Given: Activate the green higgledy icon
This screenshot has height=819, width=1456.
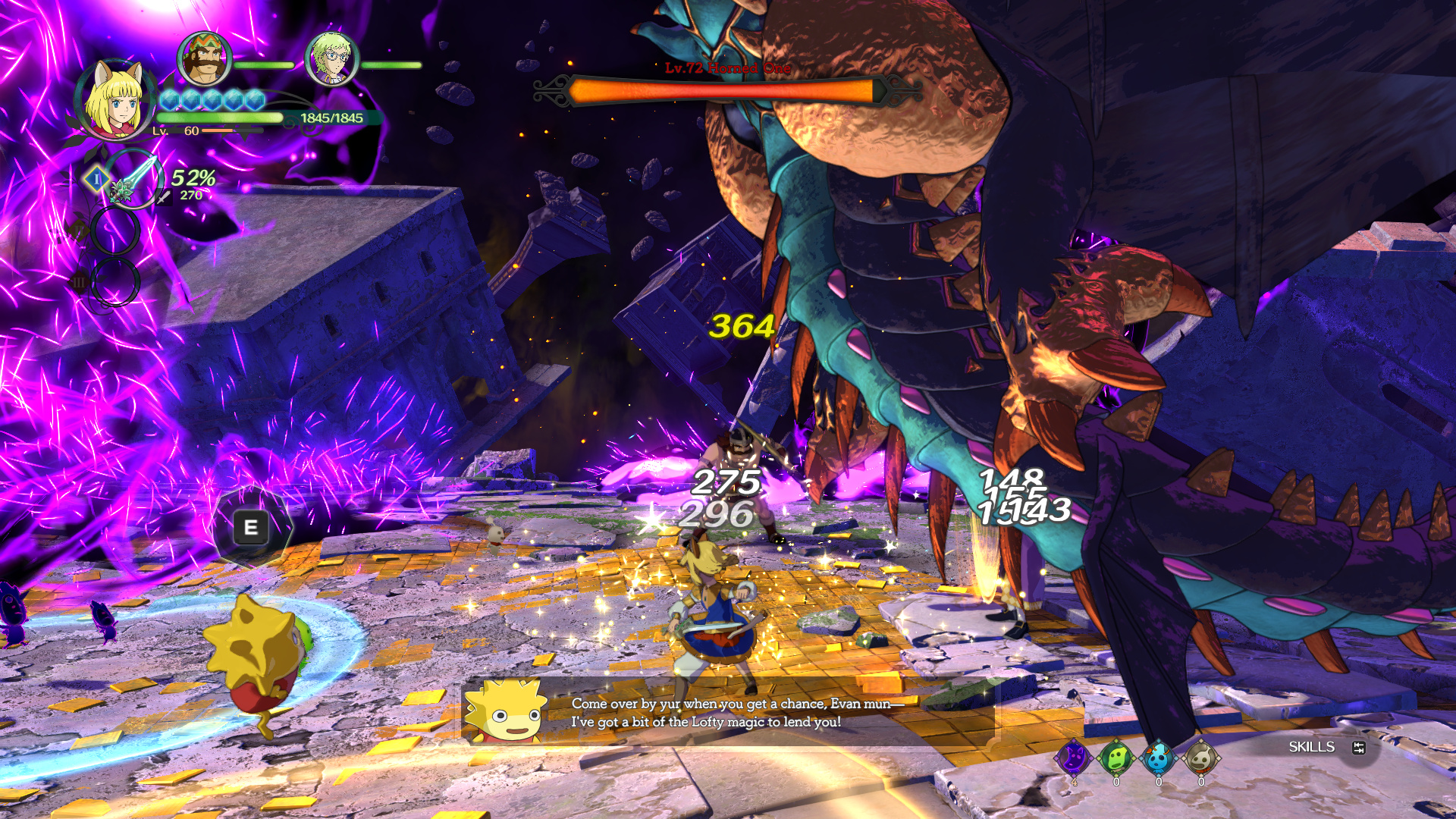Looking at the screenshot, I should [1116, 757].
